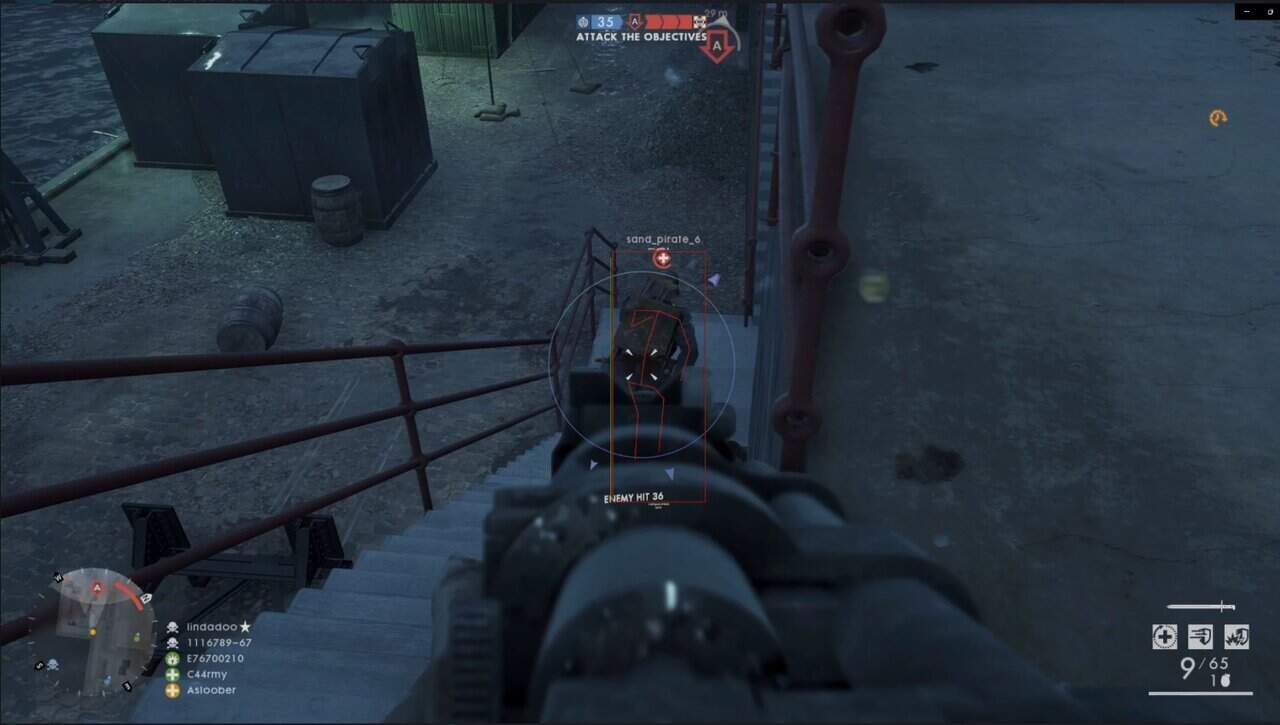Select squad leader lindadoo in squad list
This screenshot has height=725, width=1280.
212,626
